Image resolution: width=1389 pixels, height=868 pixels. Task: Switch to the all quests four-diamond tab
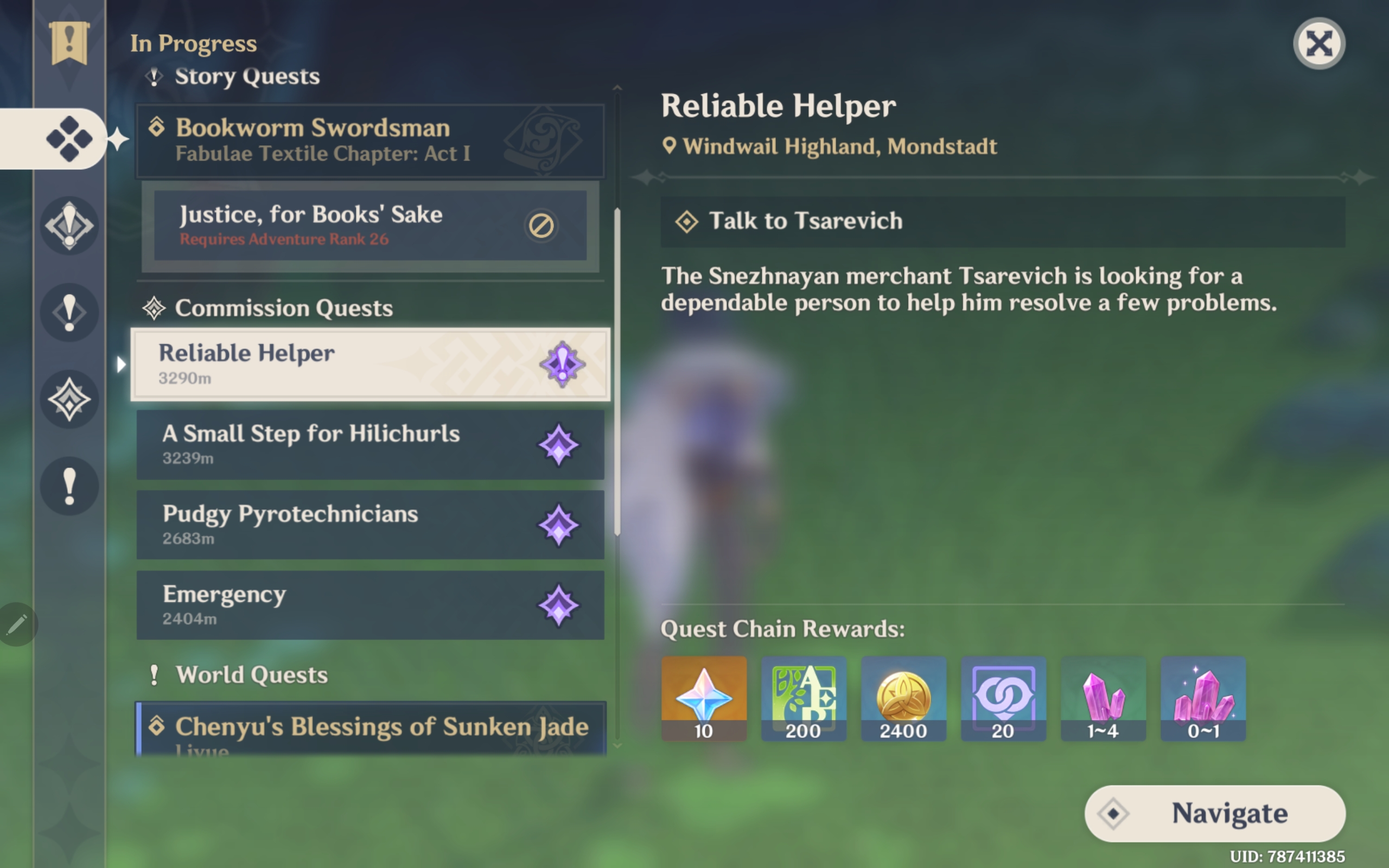point(69,139)
